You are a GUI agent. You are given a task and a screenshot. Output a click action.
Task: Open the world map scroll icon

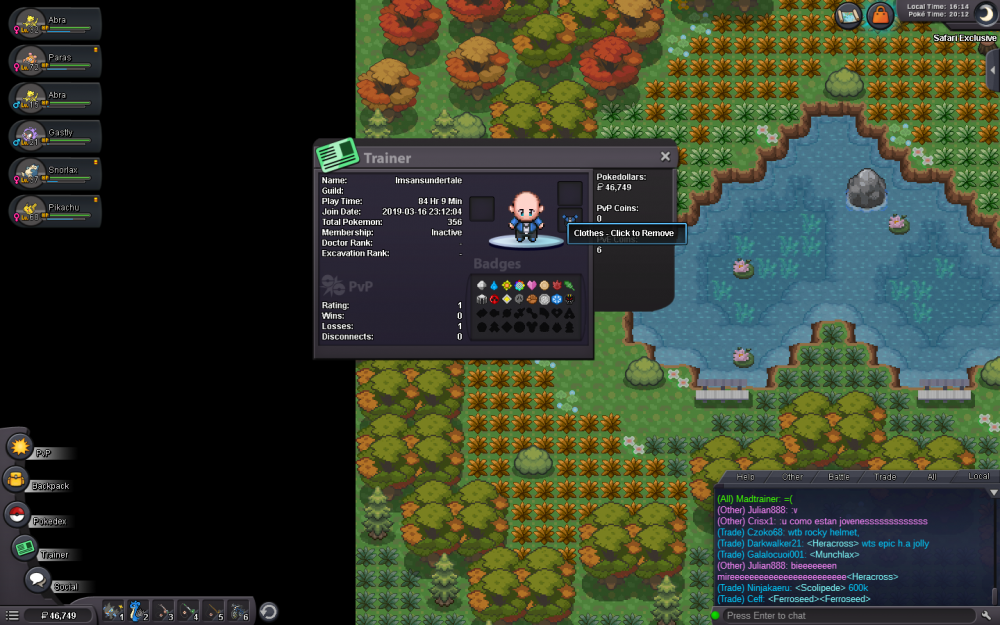click(x=849, y=15)
